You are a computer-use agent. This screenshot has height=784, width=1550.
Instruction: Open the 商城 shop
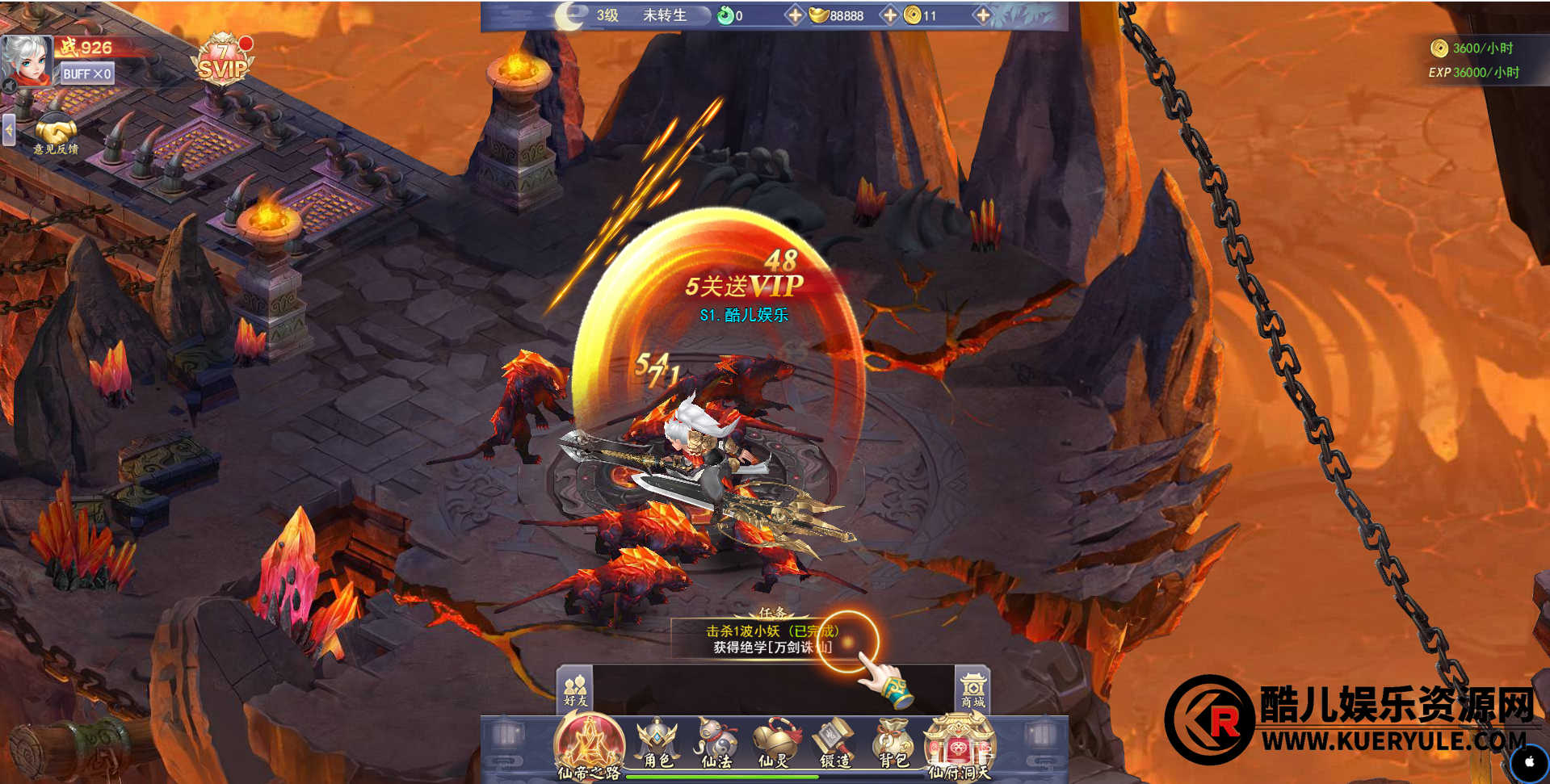[x=972, y=690]
